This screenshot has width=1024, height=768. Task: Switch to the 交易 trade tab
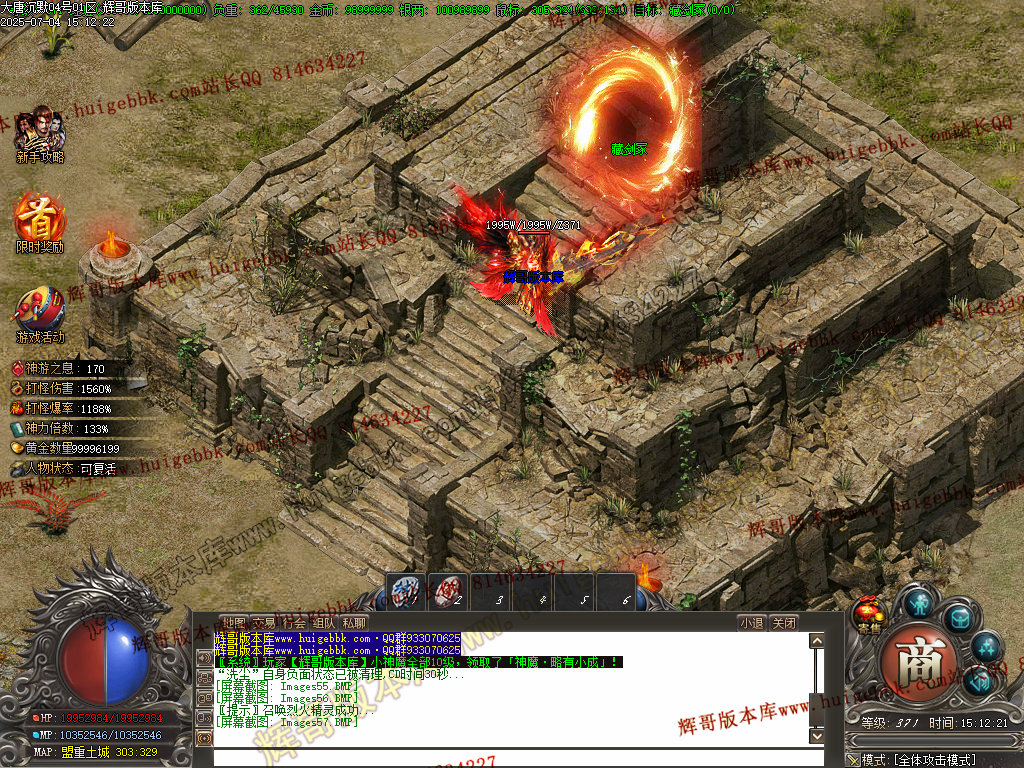tap(264, 622)
